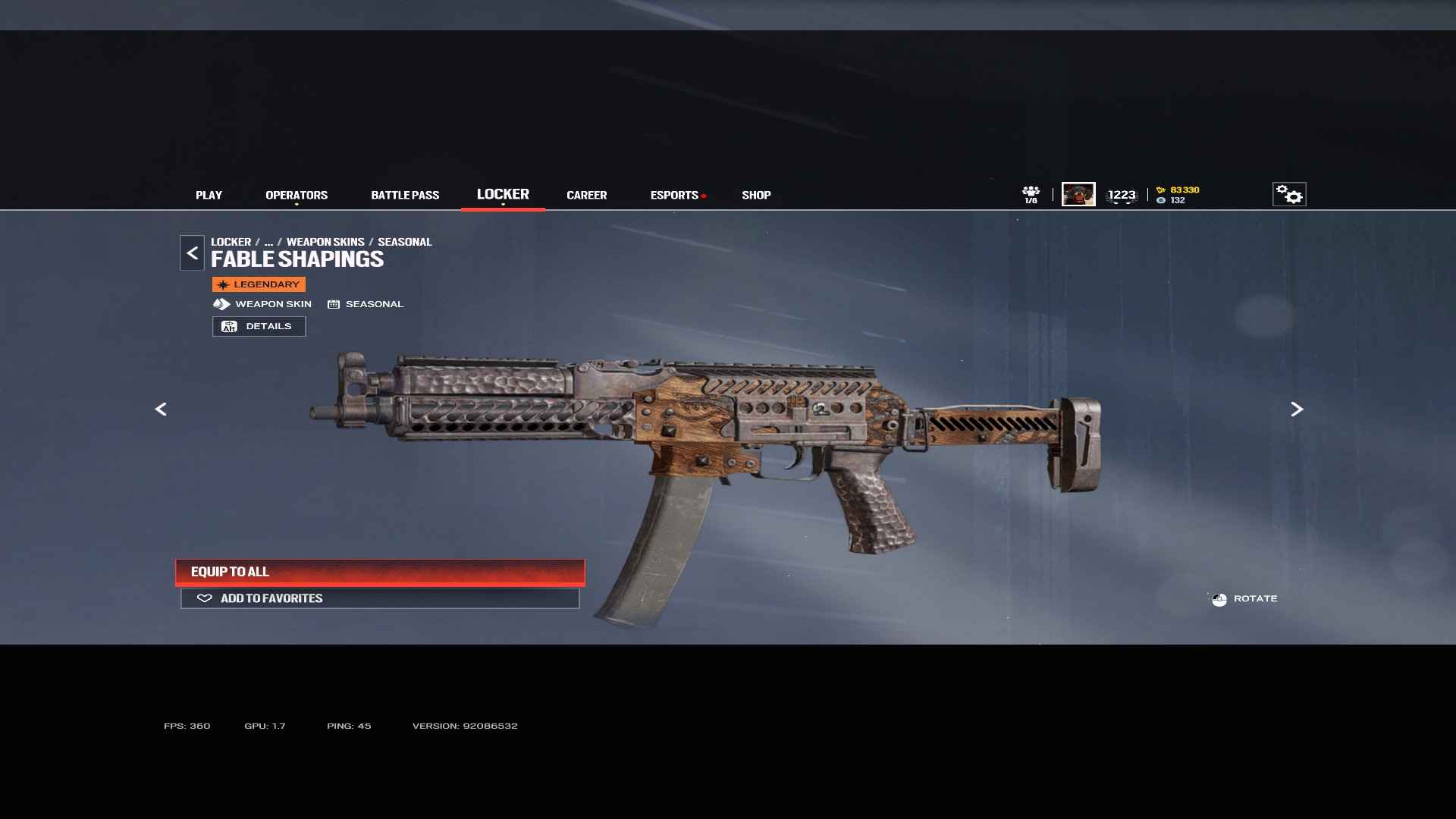Viewport: 1456px width, 819px height.
Task: Show the next weapon skin
Action: [x=1297, y=409]
